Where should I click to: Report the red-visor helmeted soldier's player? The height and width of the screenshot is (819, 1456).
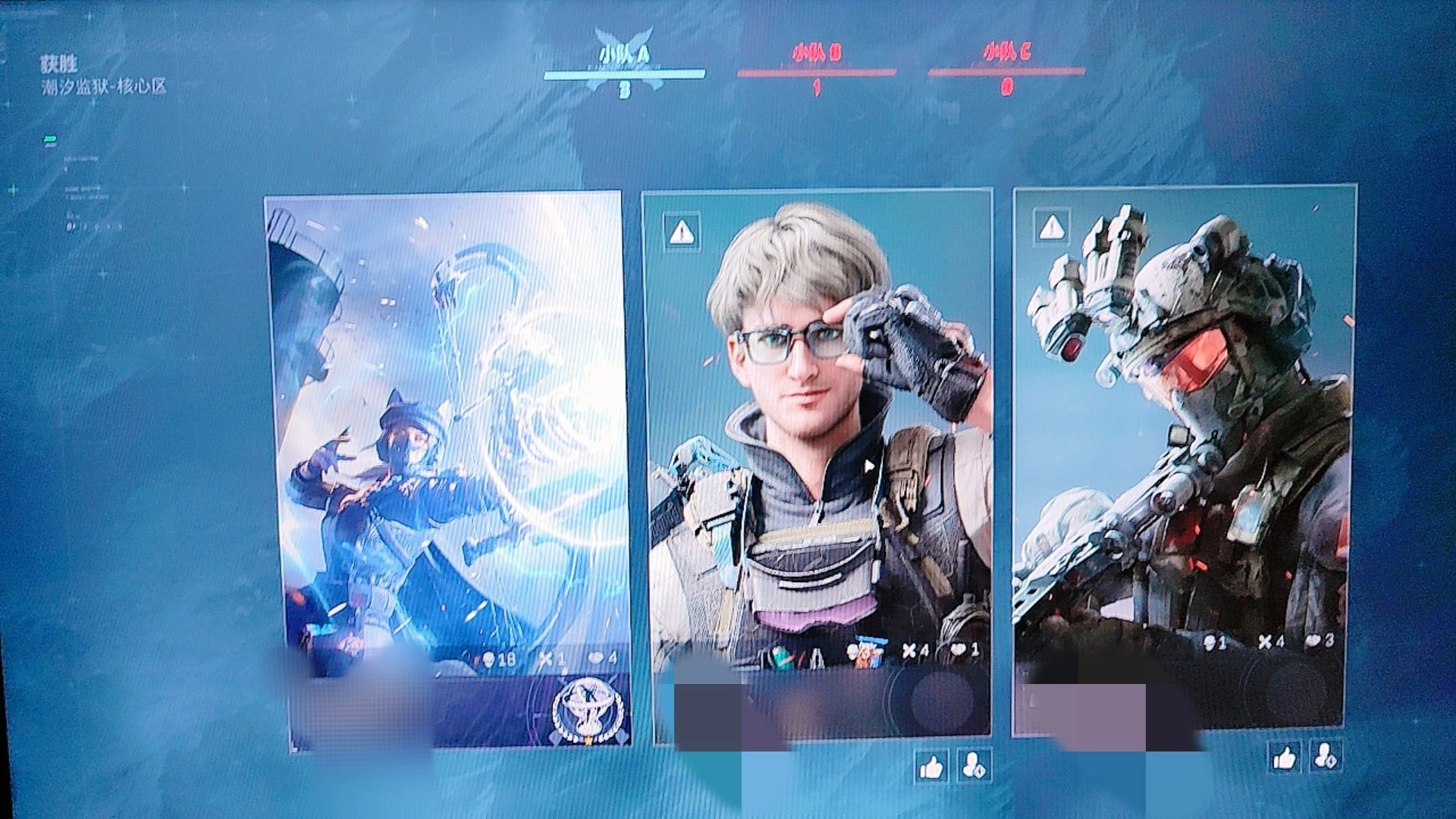(1051, 227)
